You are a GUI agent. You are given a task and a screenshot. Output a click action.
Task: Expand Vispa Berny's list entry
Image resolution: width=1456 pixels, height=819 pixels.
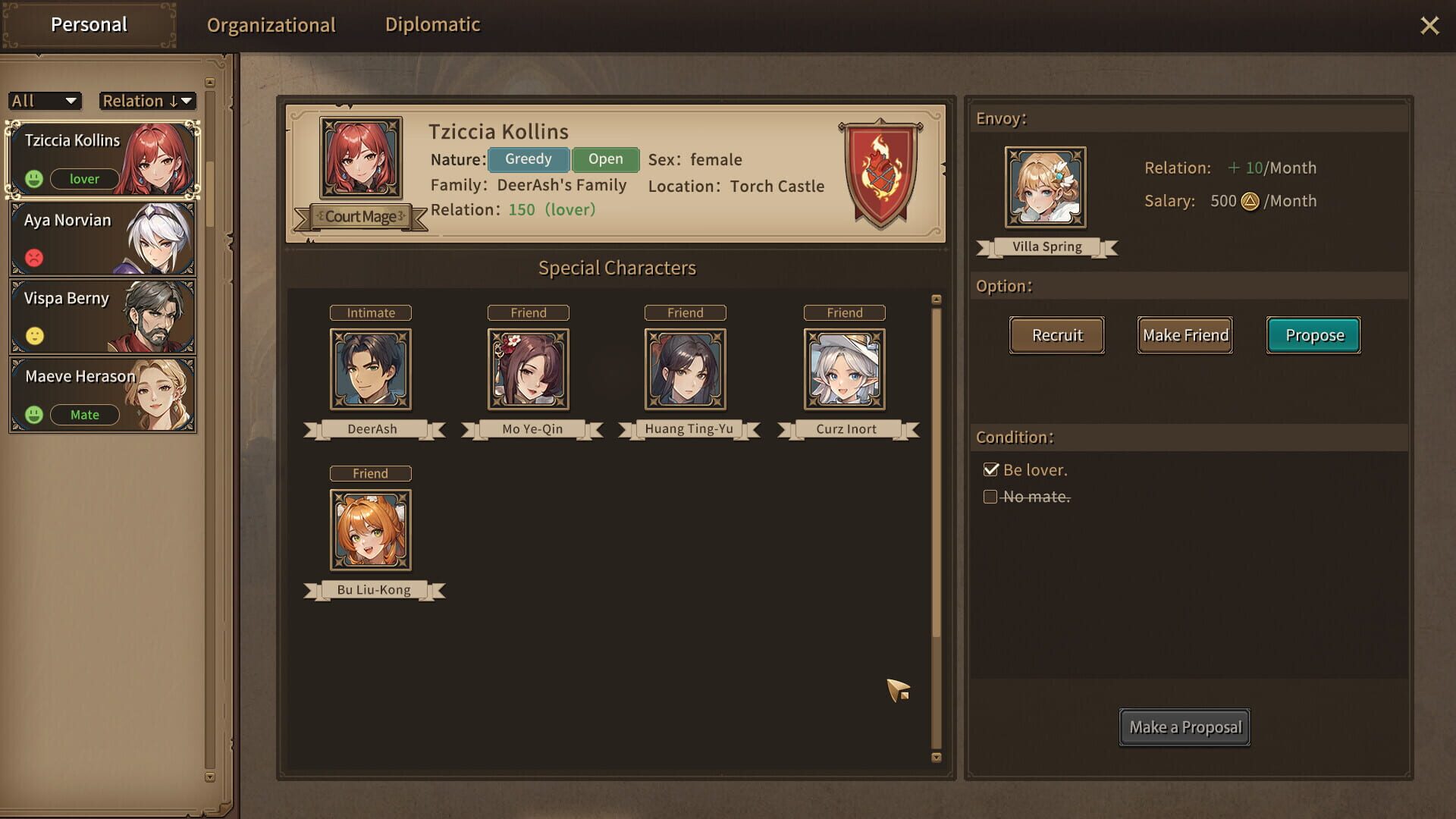(x=102, y=315)
